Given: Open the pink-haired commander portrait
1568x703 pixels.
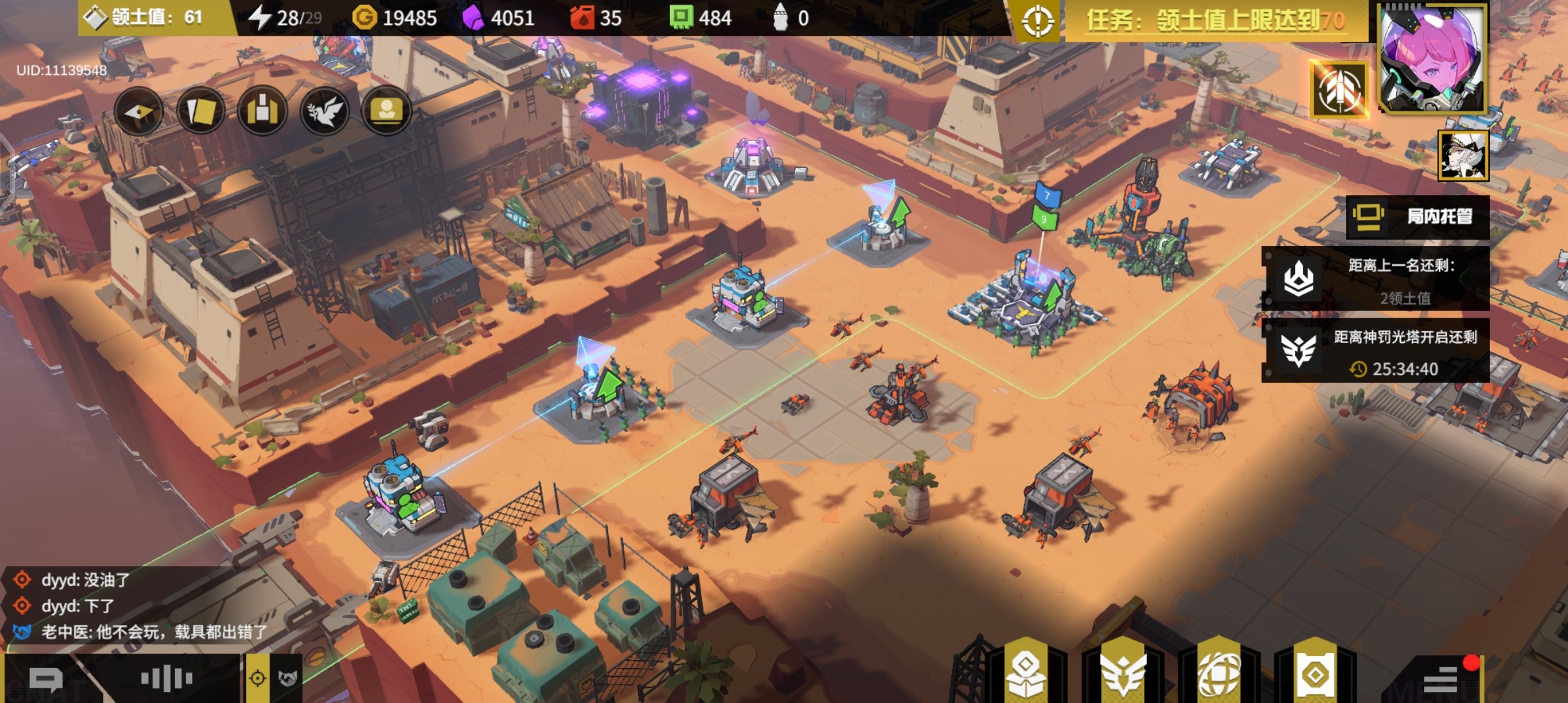Looking at the screenshot, I should tap(1431, 59).
